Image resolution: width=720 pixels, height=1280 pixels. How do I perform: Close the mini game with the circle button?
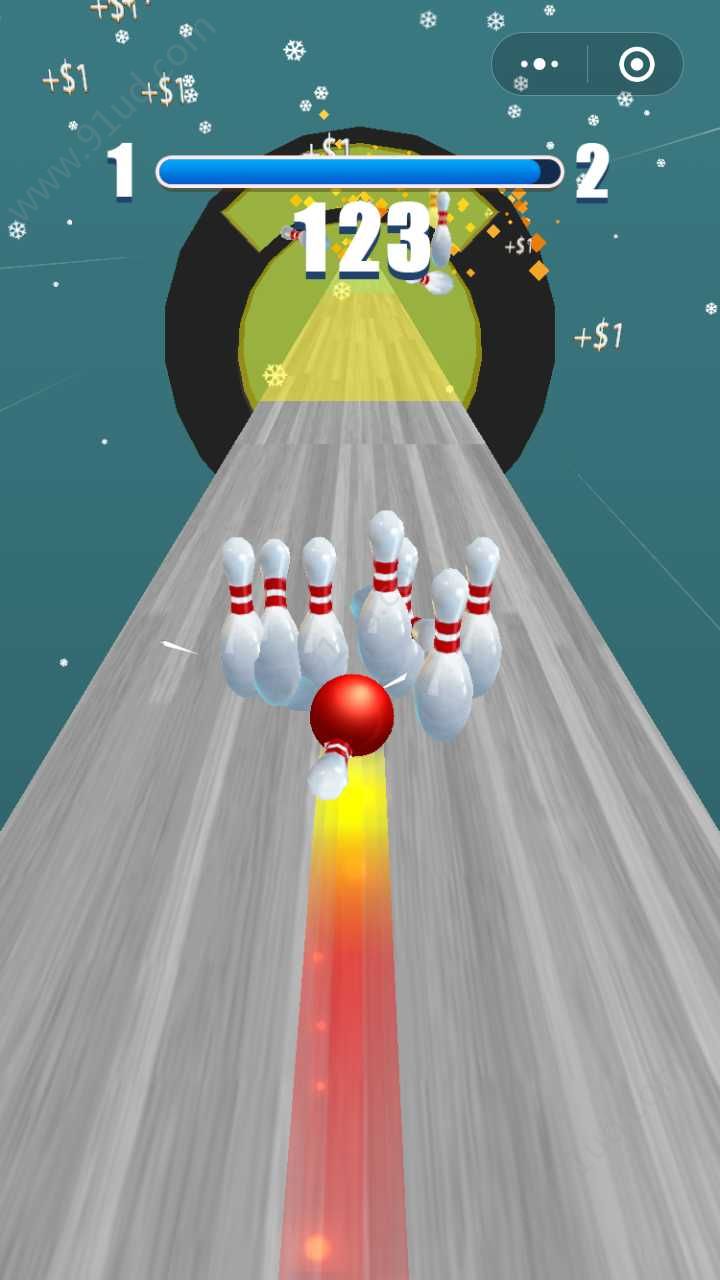pos(636,65)
